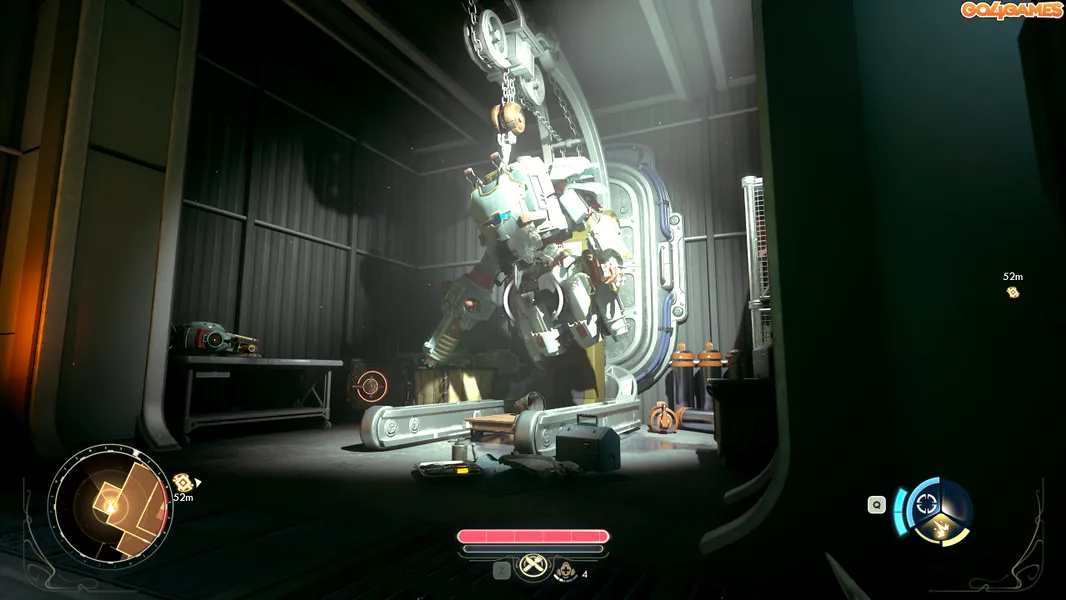Select the crossed knife and fork icon
This screenshot has width=1066, height=600.
(x=531, y=568)
